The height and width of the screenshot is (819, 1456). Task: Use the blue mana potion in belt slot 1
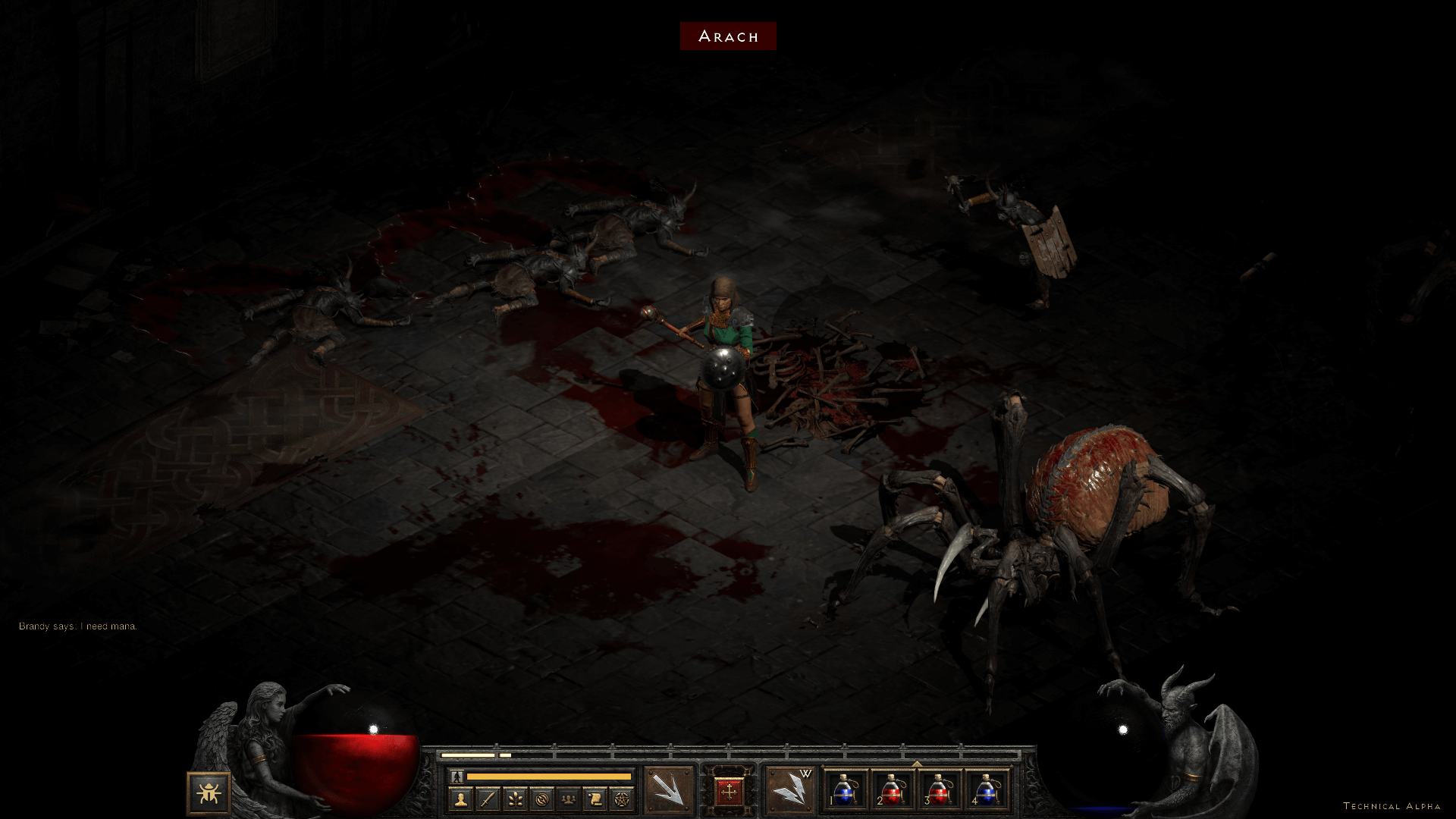click(846, 790)
